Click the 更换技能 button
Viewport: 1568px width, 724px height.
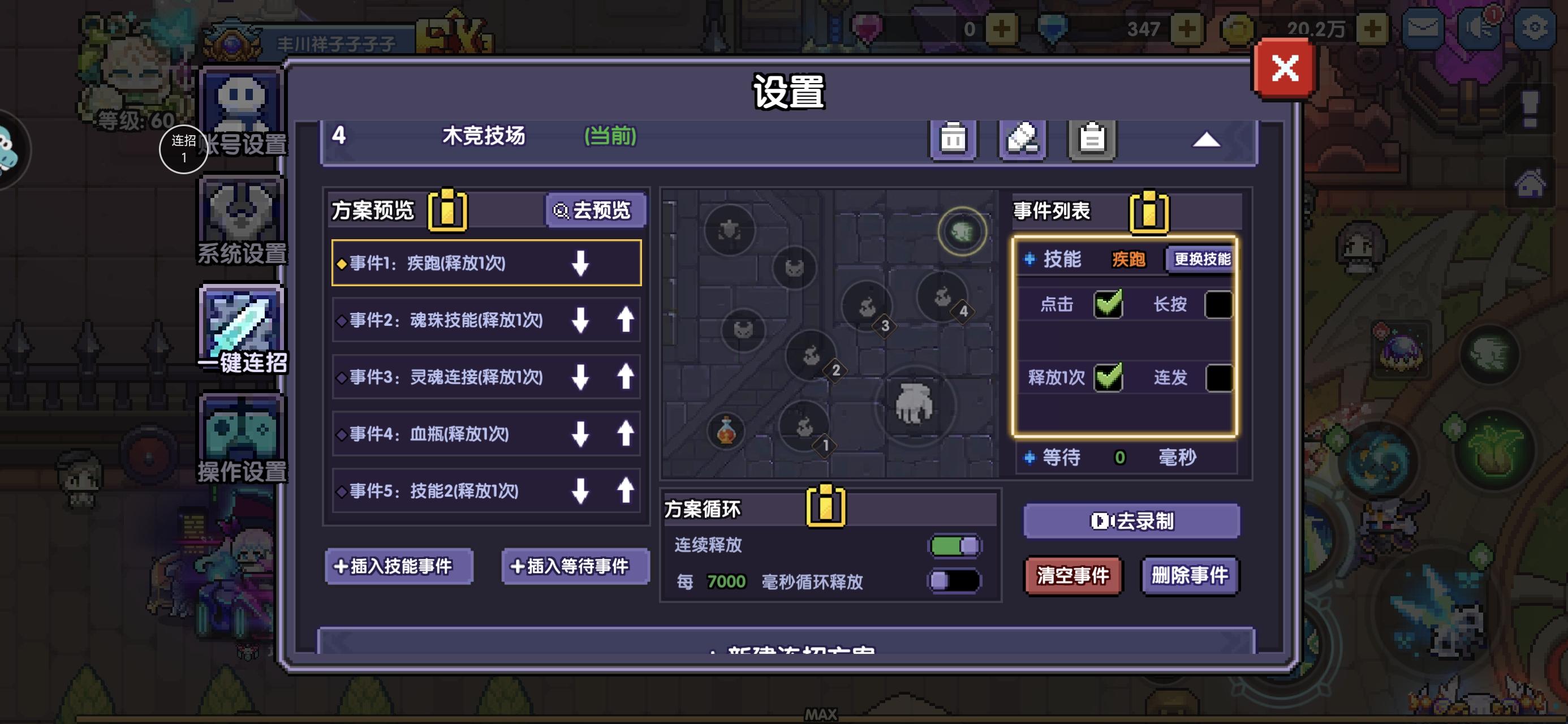[1200, 258]
